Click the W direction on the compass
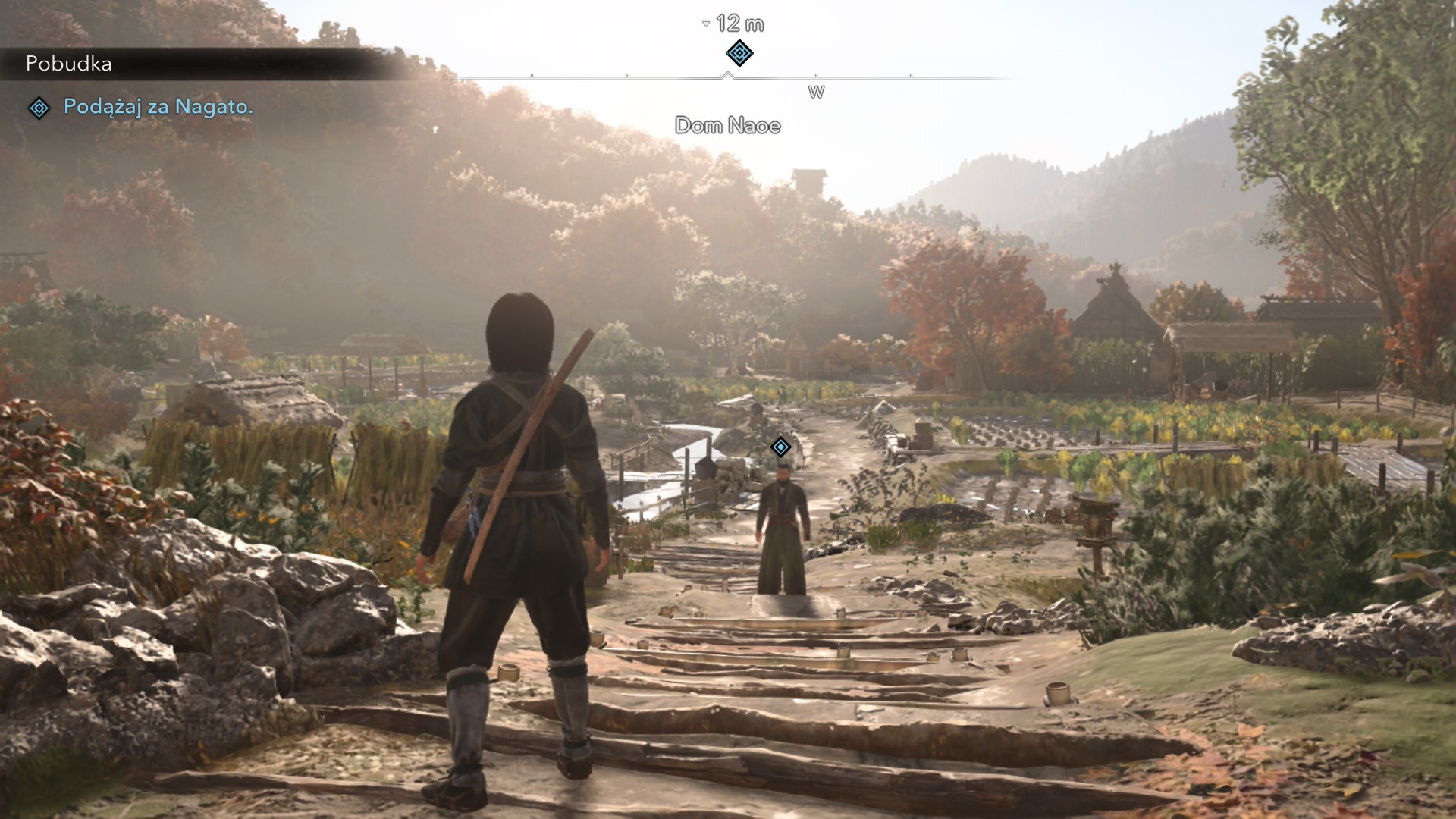1456x819 pixels. click(816, 93)
